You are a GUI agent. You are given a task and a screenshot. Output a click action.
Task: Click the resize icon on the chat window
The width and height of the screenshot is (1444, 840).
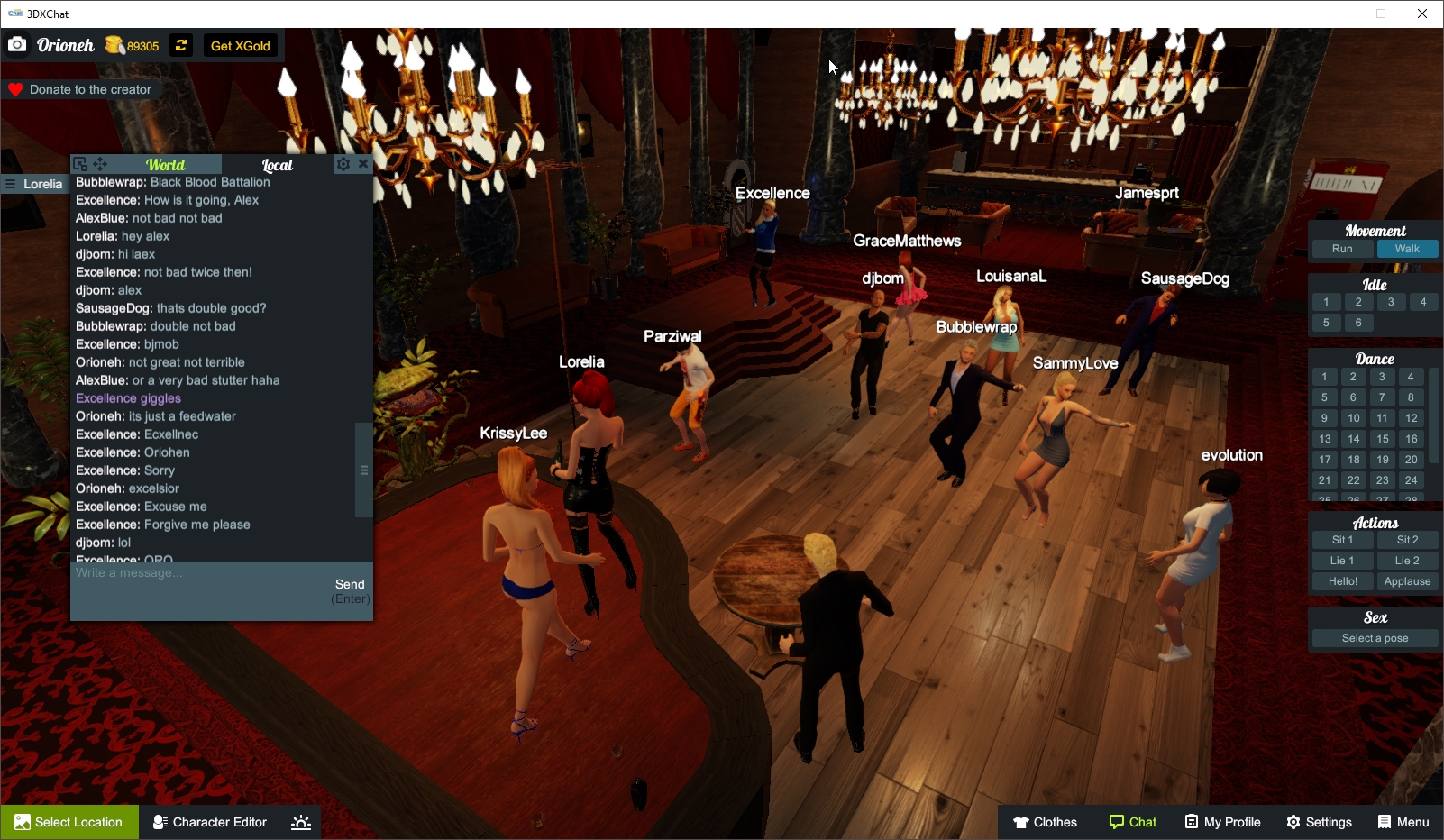[81, 164]
